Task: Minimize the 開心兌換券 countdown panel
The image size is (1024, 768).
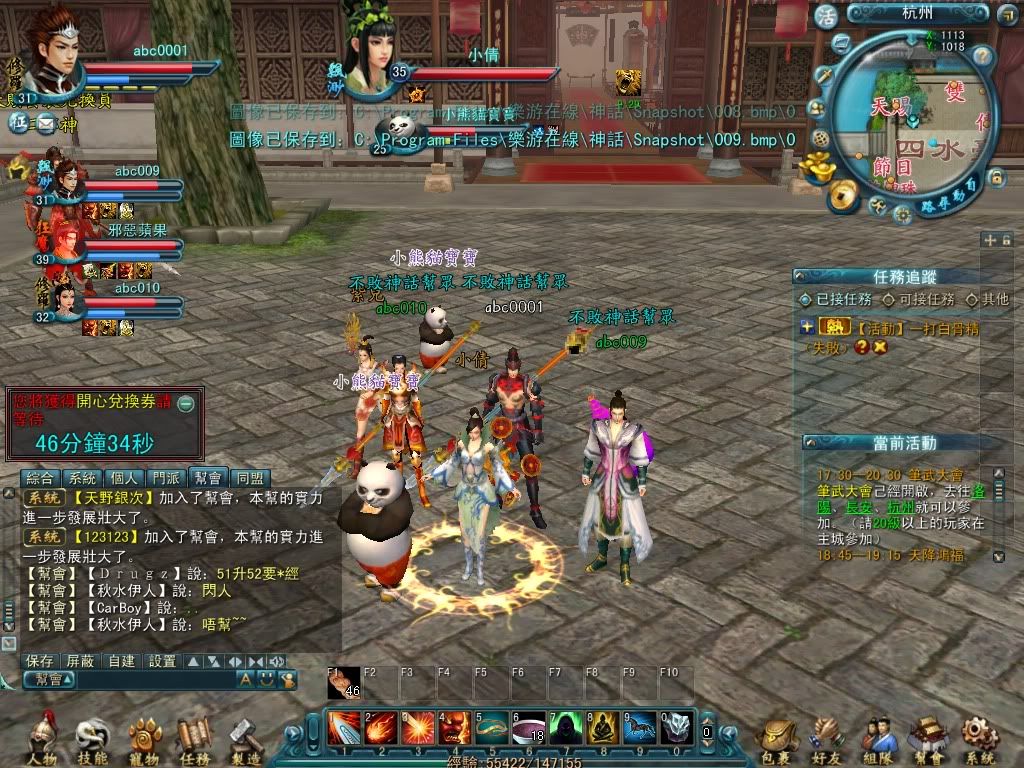Action: 186,404
